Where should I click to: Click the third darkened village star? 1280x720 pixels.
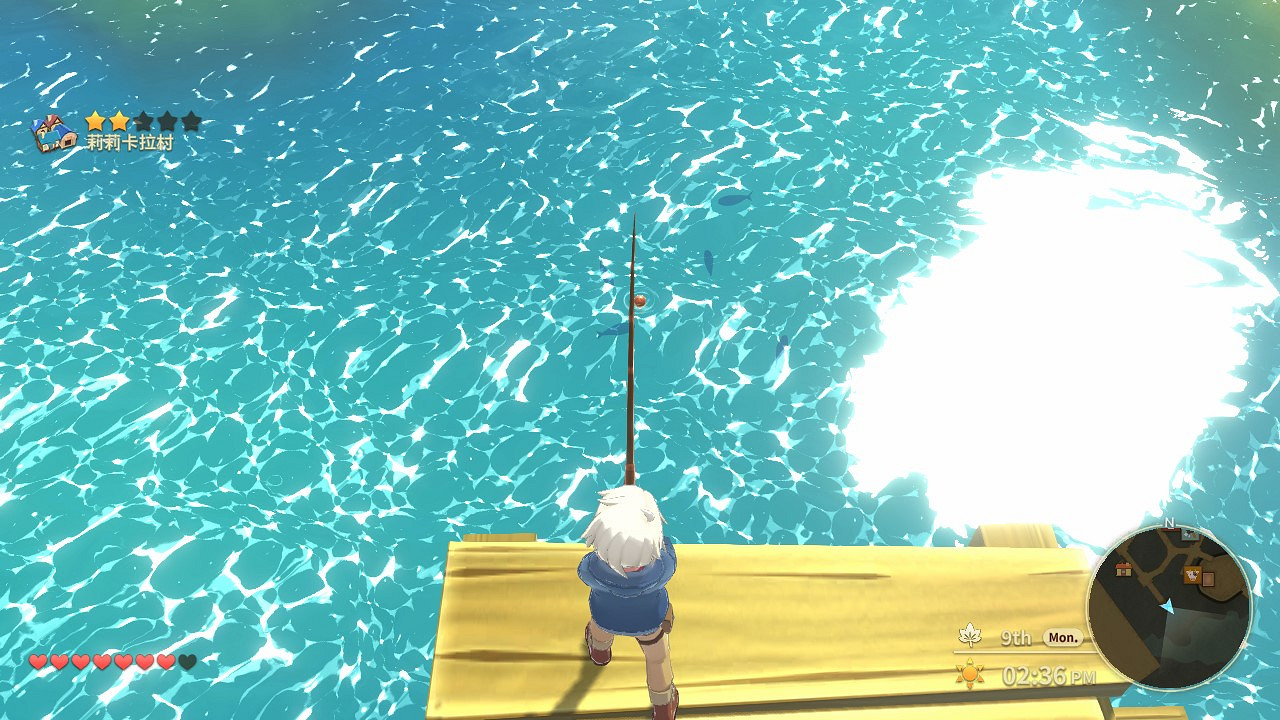[143, 121]
